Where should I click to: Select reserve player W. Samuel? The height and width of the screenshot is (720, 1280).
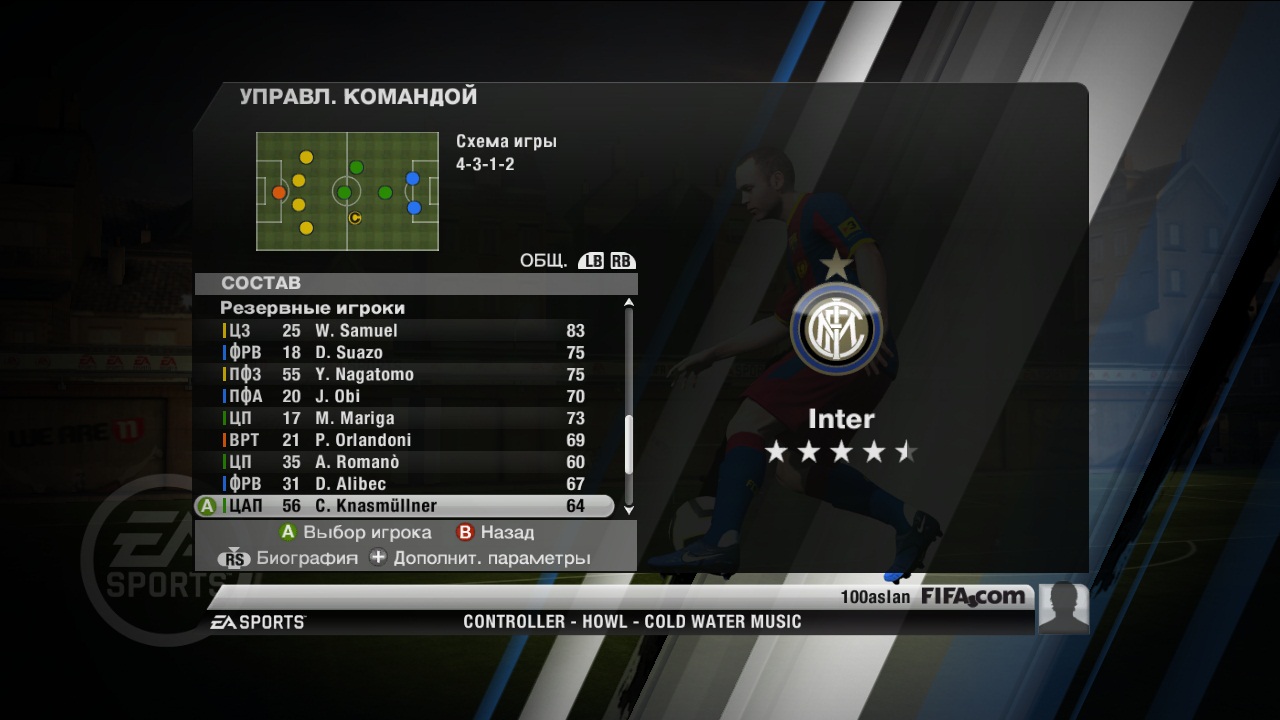point(400,331)
